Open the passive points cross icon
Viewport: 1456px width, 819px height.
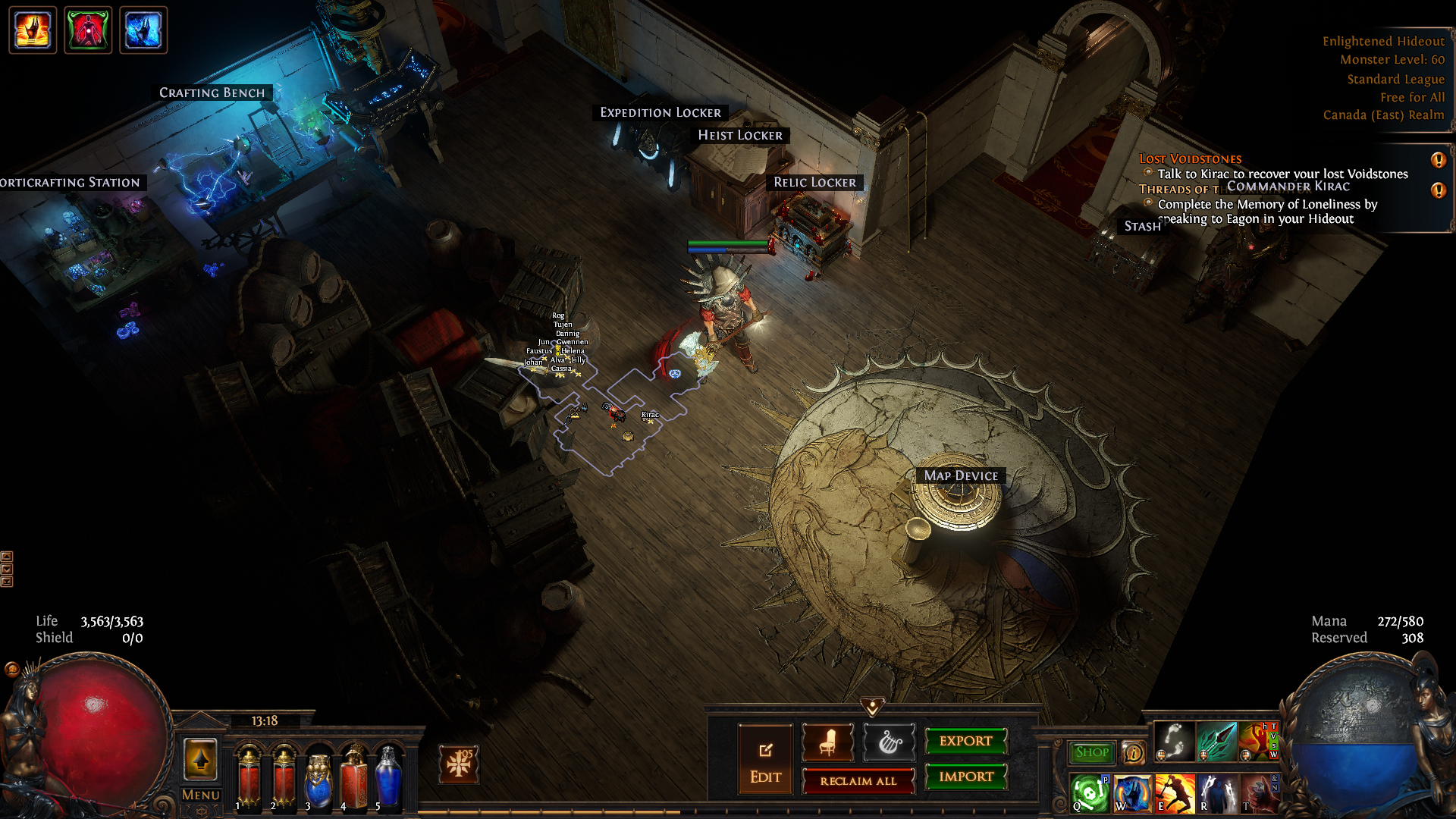coord(459,764)
